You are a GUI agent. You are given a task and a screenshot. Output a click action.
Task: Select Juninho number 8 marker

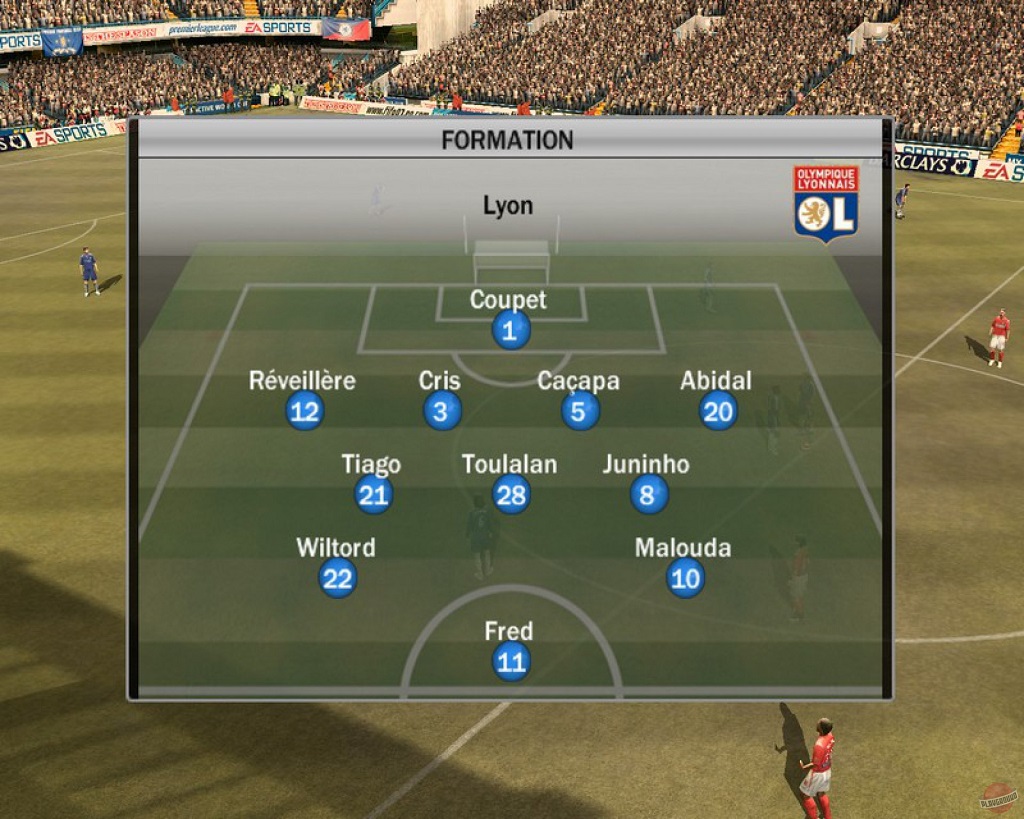[649, 495]
